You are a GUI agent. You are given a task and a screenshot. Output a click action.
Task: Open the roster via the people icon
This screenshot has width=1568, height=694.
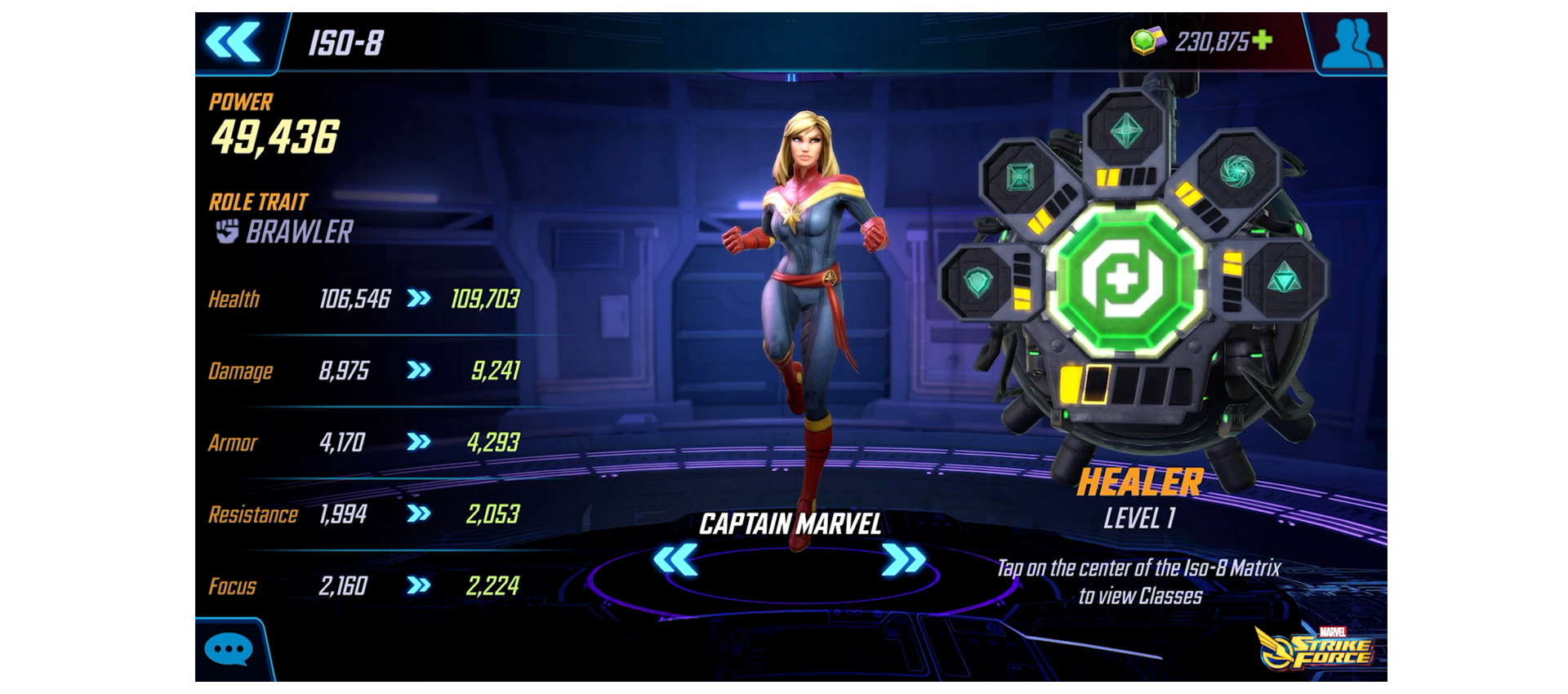click(1352, 42)
